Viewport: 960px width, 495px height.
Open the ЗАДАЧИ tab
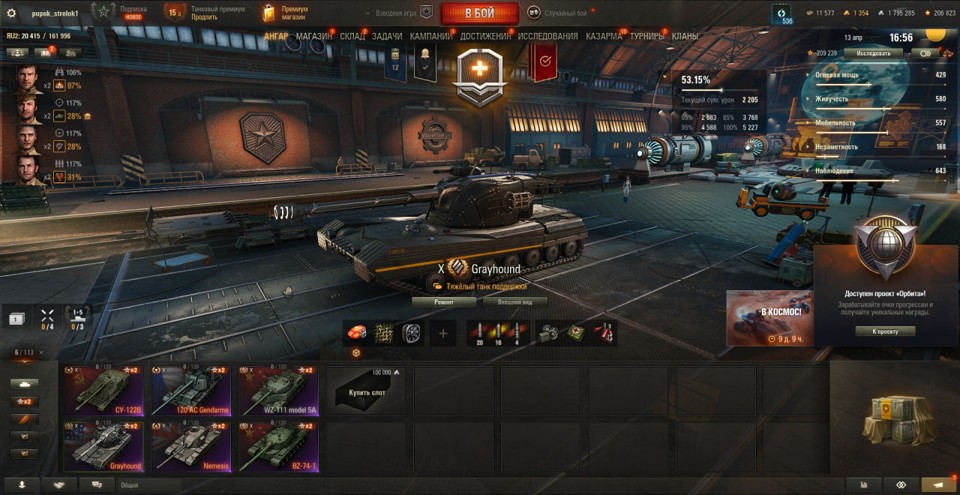(x=387, y=36)
